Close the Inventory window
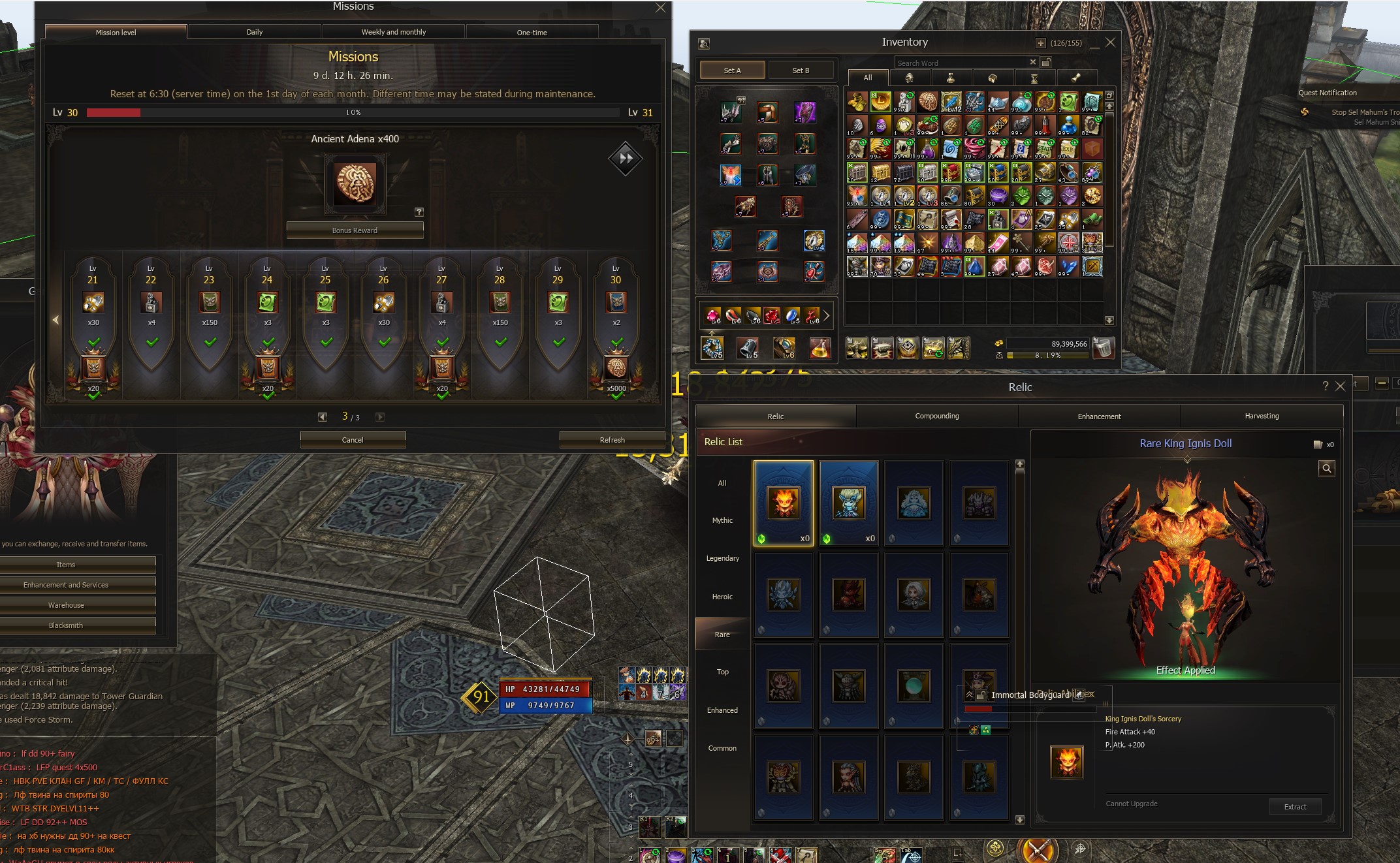Screen dimensions: 1400x863 [x=1110, y=42]
